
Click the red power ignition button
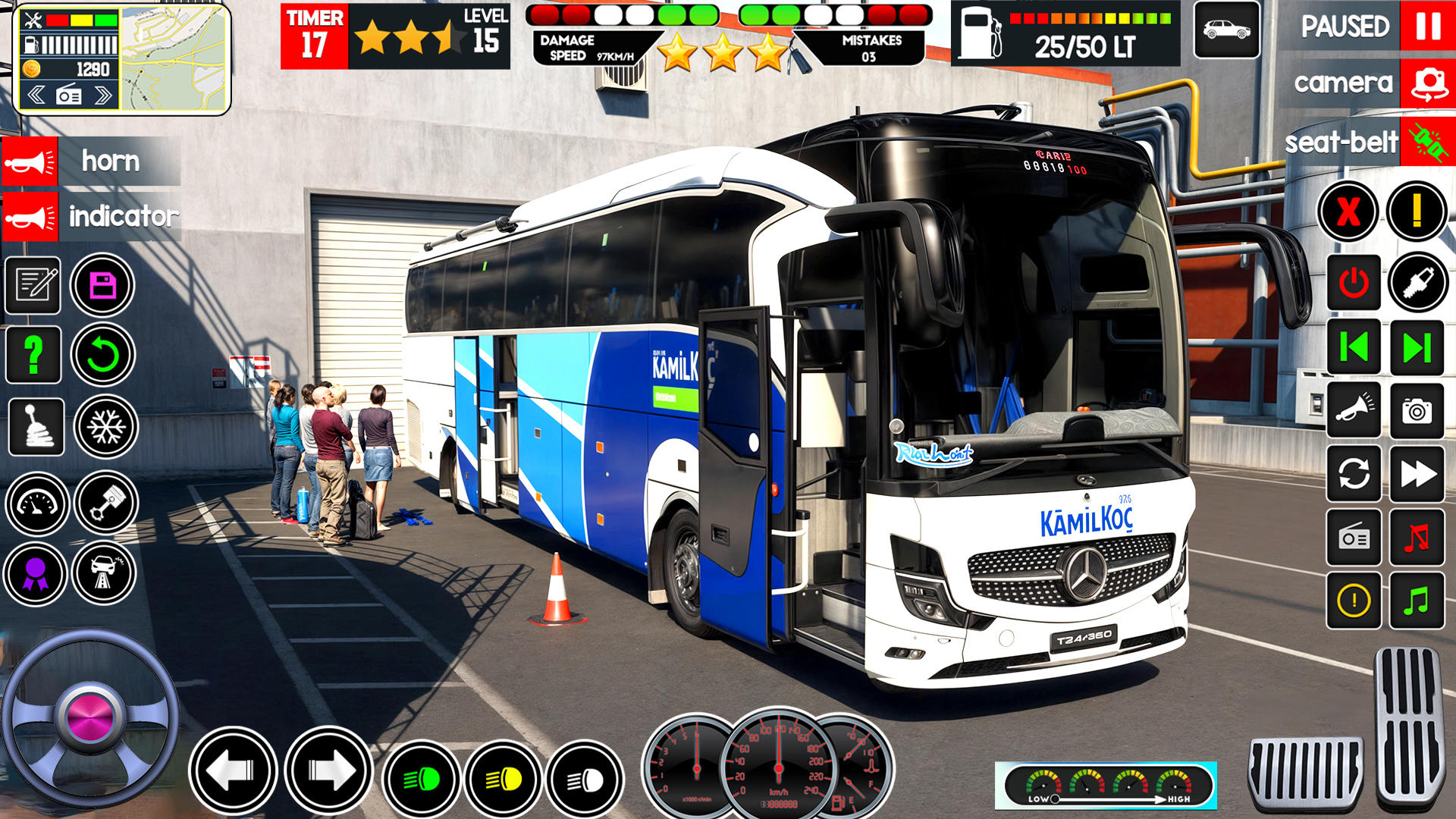(x=1354, y=283)
